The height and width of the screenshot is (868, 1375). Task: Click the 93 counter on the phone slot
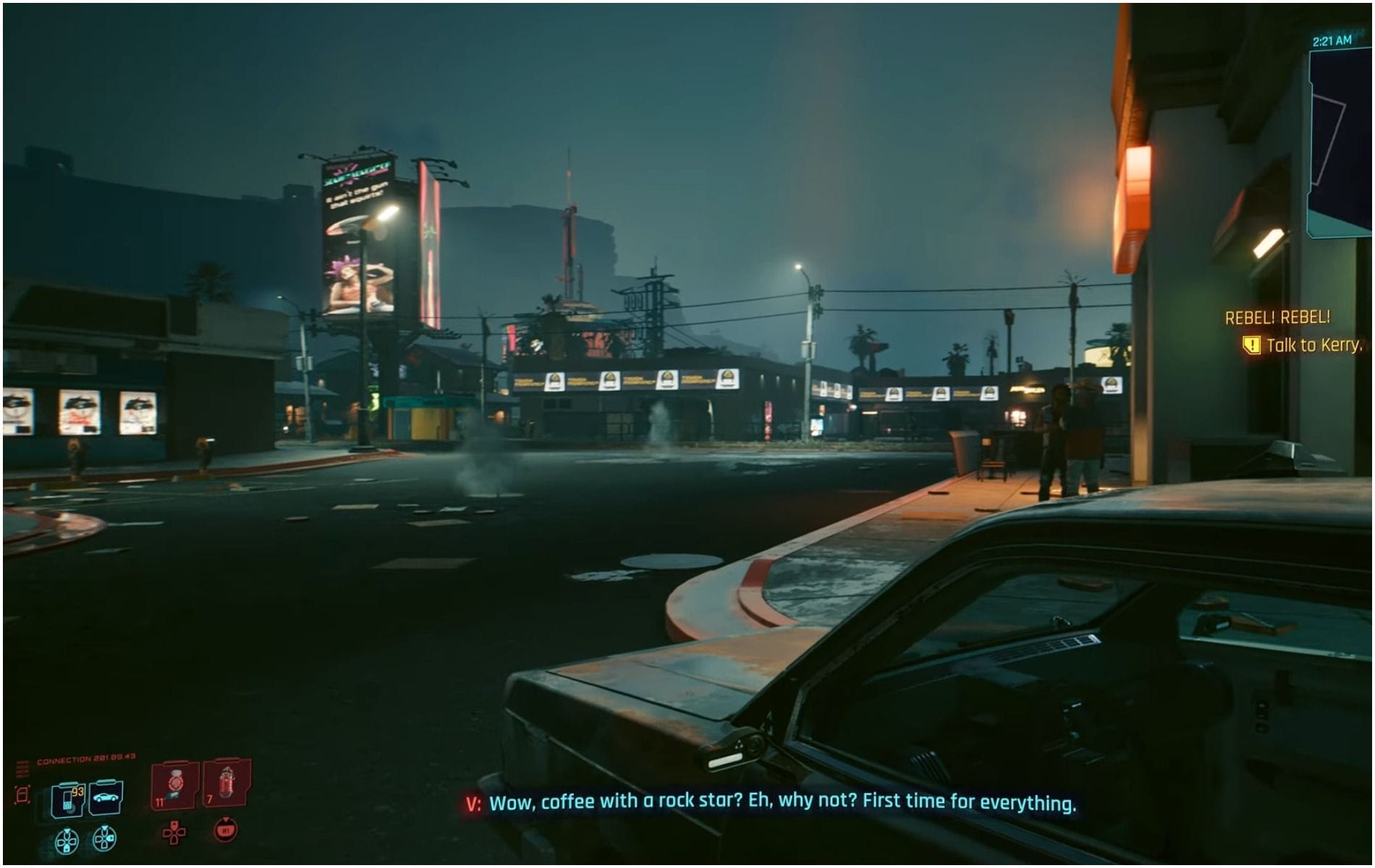tap(77, 792)
